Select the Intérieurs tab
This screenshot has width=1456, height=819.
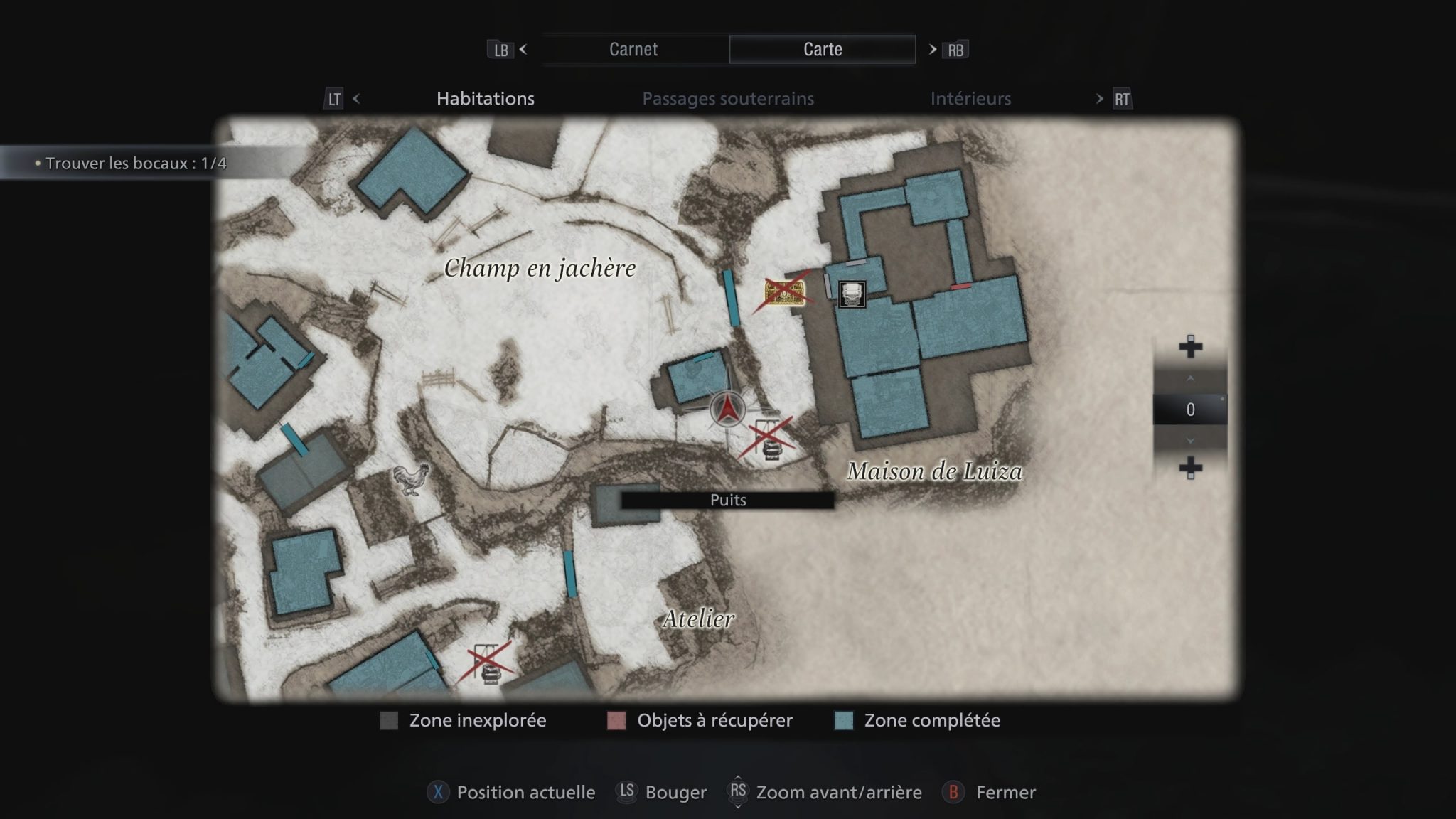pos(971,99)
